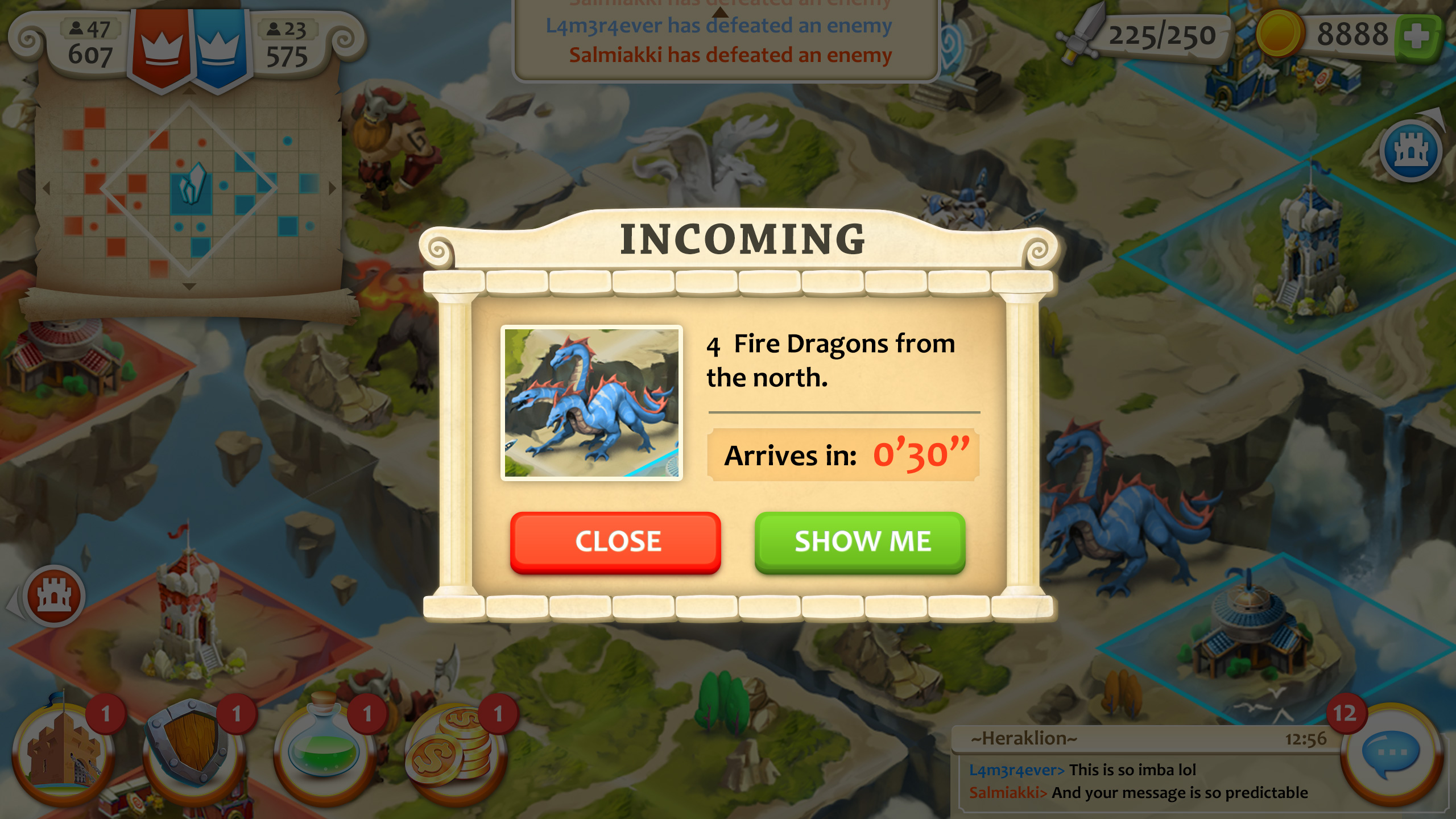Select the red team crown banner

[162, 48]
